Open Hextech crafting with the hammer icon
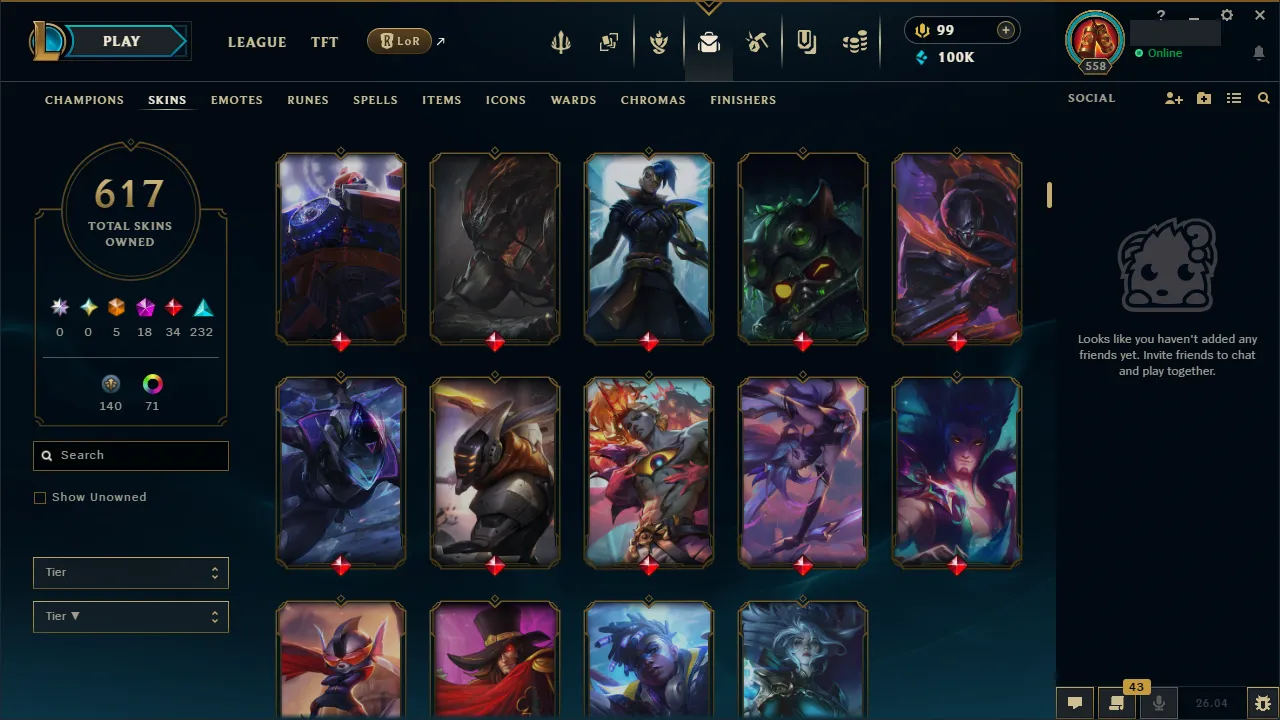Screen dimensions: 1280x720 [x=757, y=41]
